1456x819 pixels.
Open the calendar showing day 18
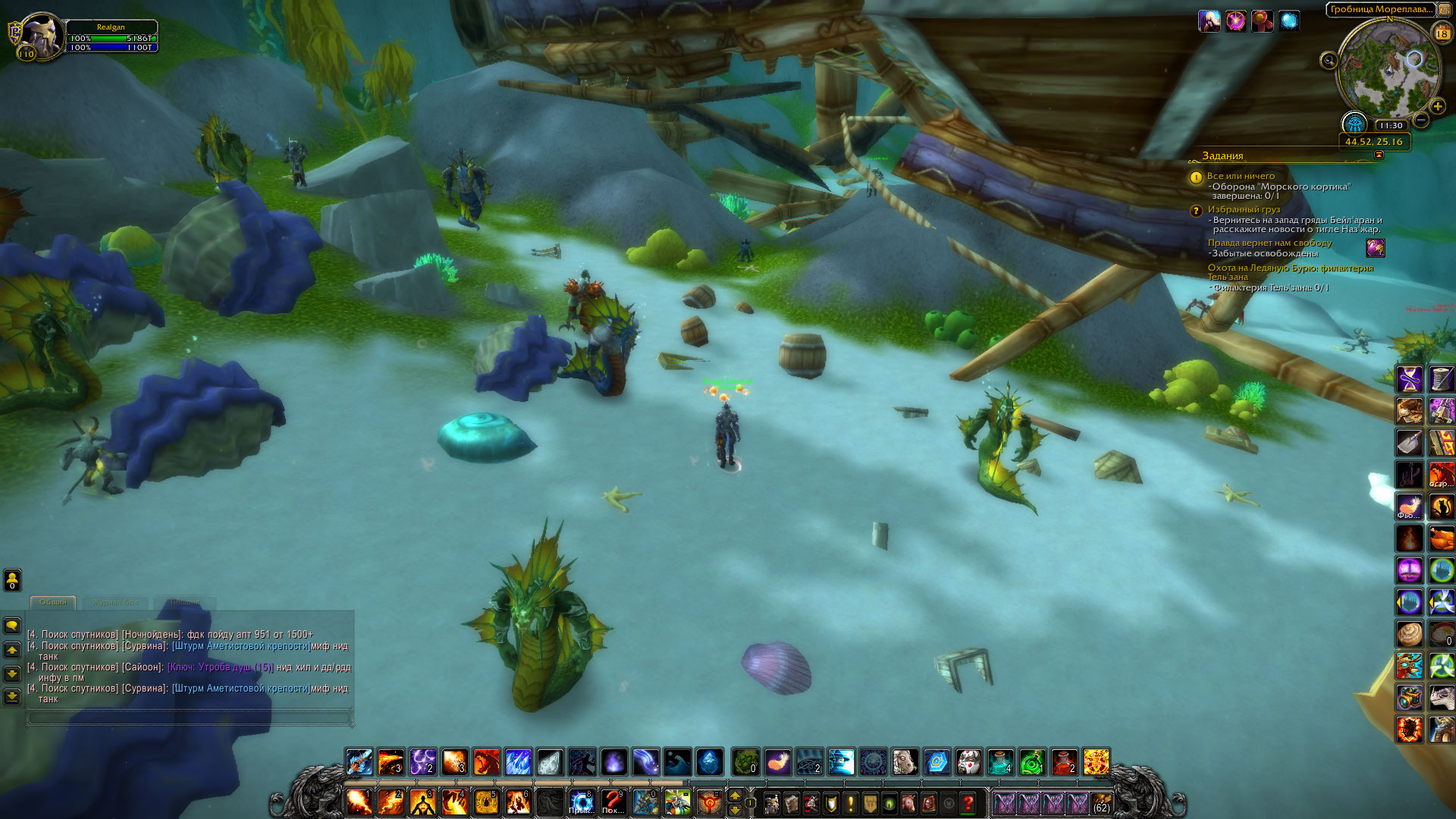click(x=1442, y=33)
